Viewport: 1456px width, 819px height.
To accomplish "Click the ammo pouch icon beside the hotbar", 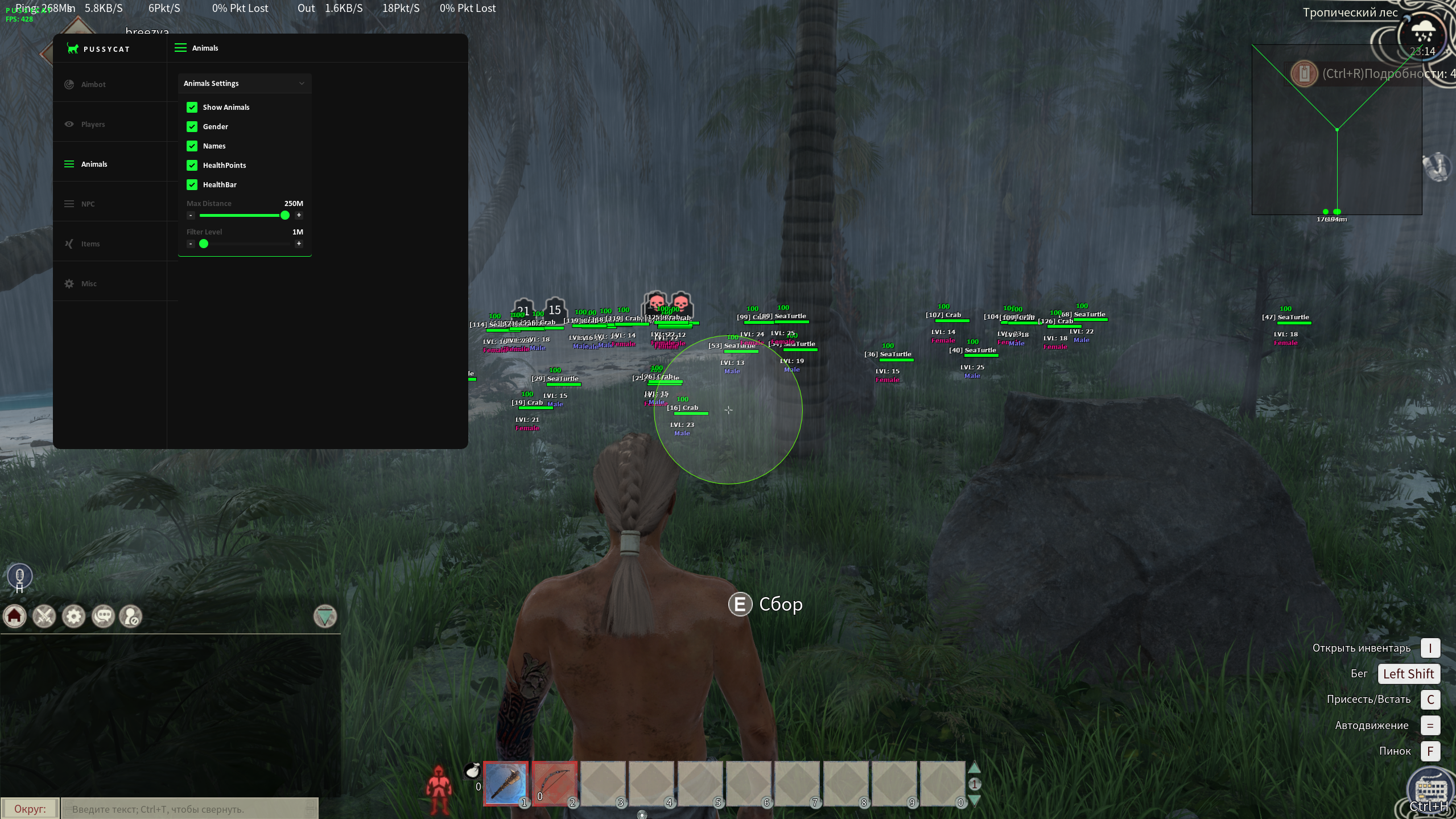I will tap(472, 772).
